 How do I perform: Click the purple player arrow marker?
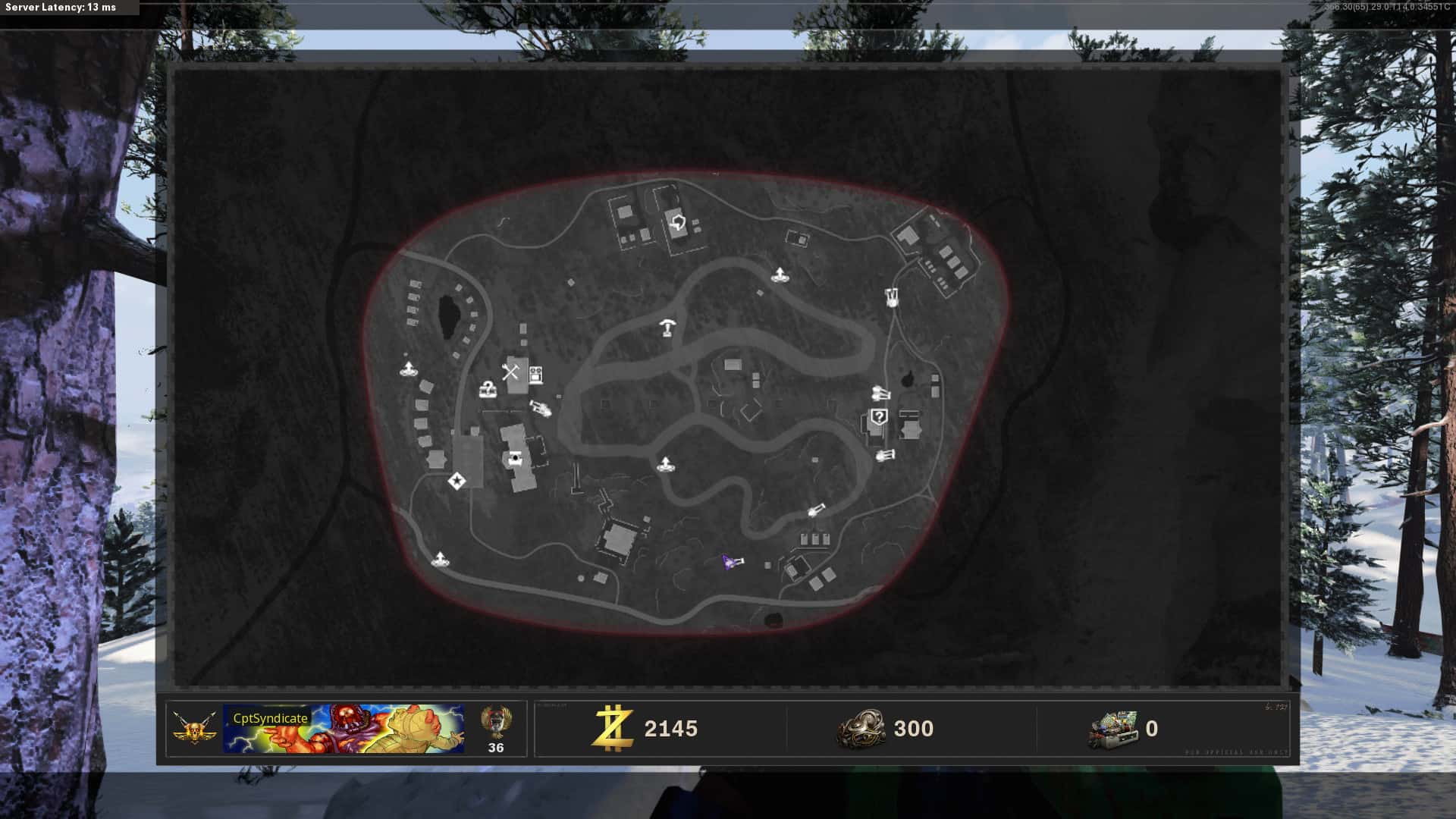click(x=729, y=561)
